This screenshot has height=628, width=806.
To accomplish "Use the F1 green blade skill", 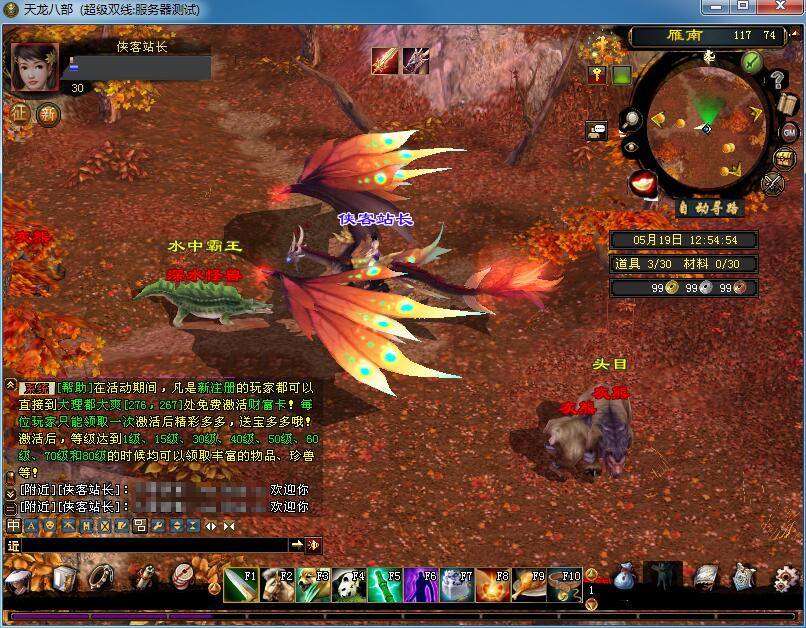I will point(240,584).
